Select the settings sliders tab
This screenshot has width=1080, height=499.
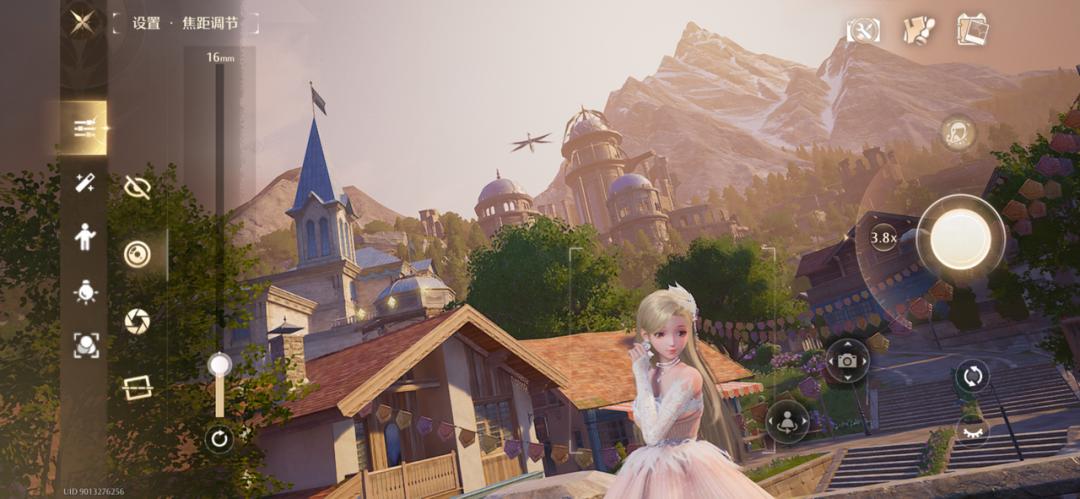point(84,128)
